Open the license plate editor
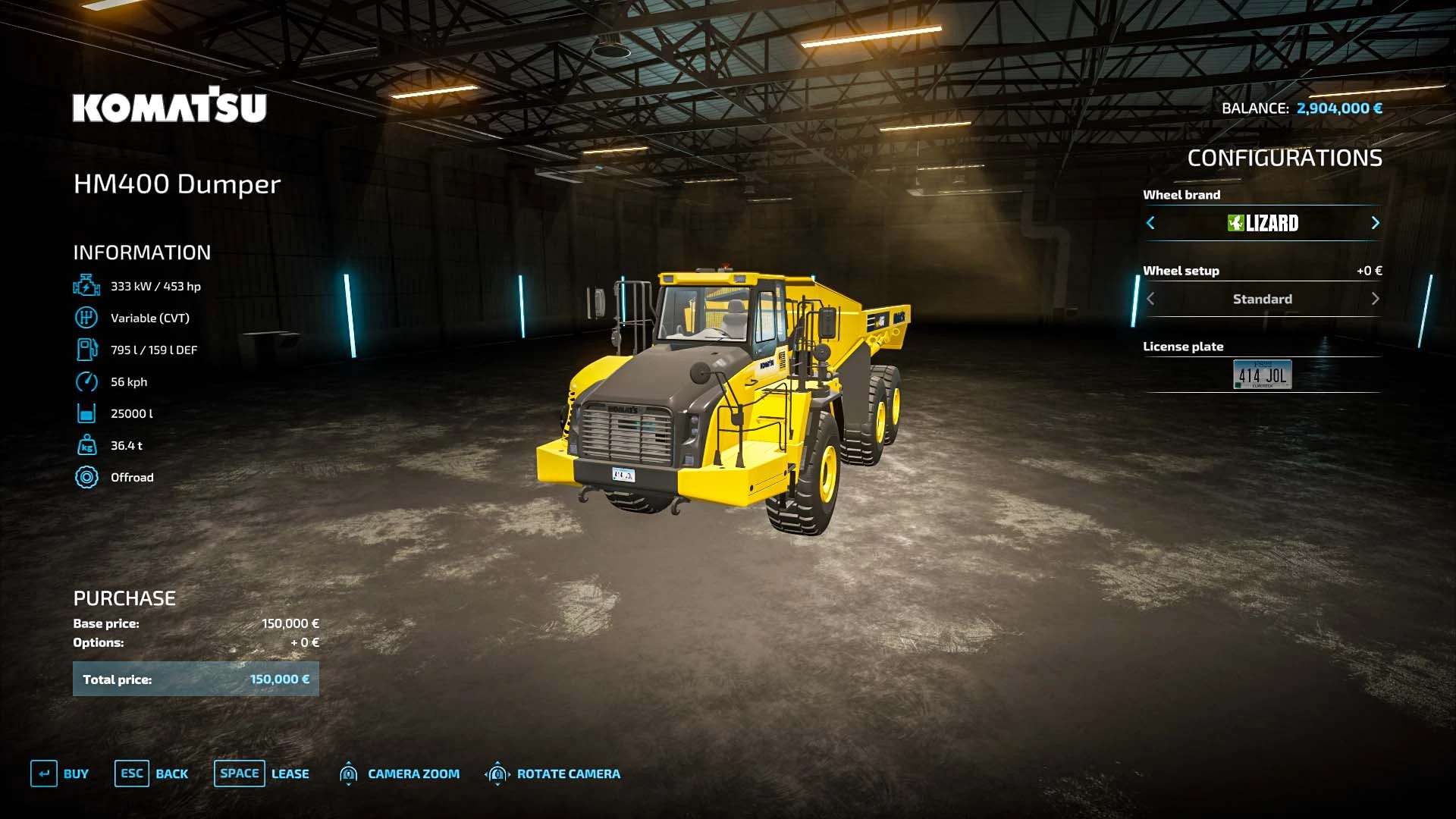Image resolution: width=1456 pixels, height=819 pixels. [x=1262, y=375]
